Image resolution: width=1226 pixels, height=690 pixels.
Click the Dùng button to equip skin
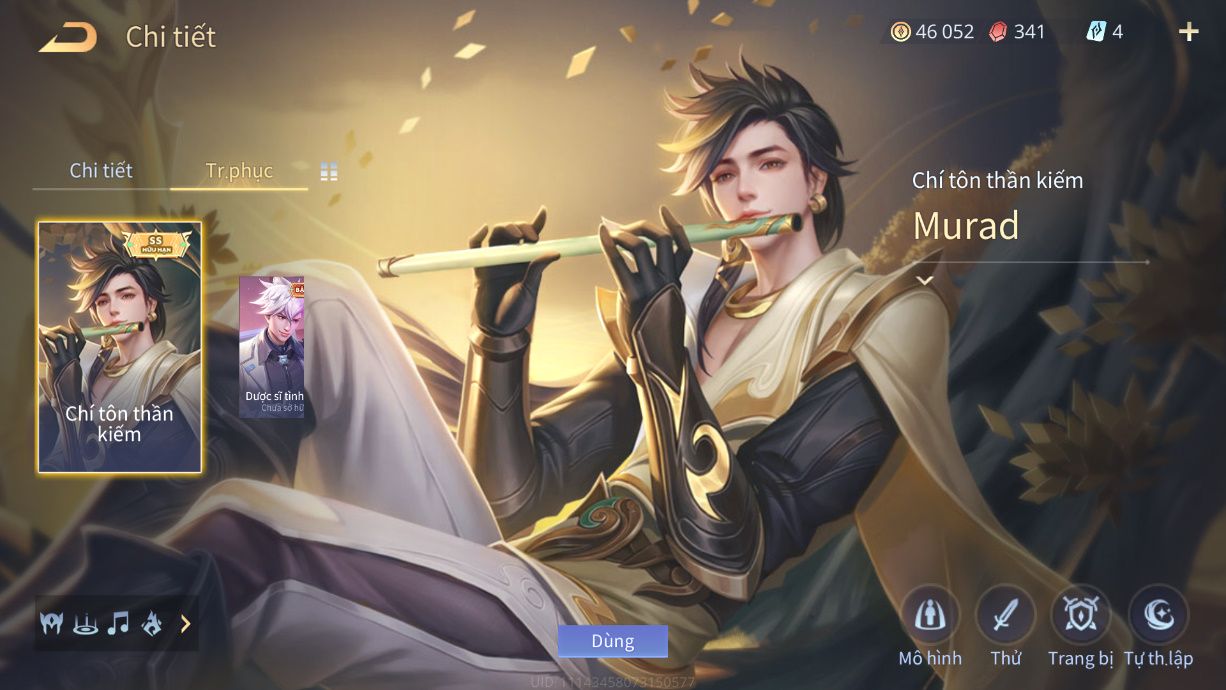click(612, 641)
